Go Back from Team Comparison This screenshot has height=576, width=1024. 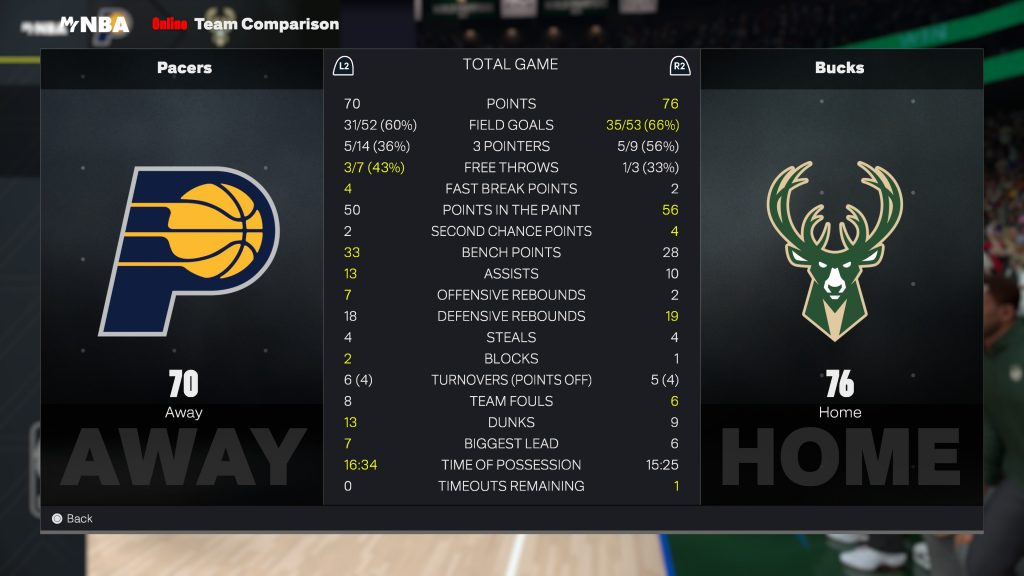coord(72,518)
